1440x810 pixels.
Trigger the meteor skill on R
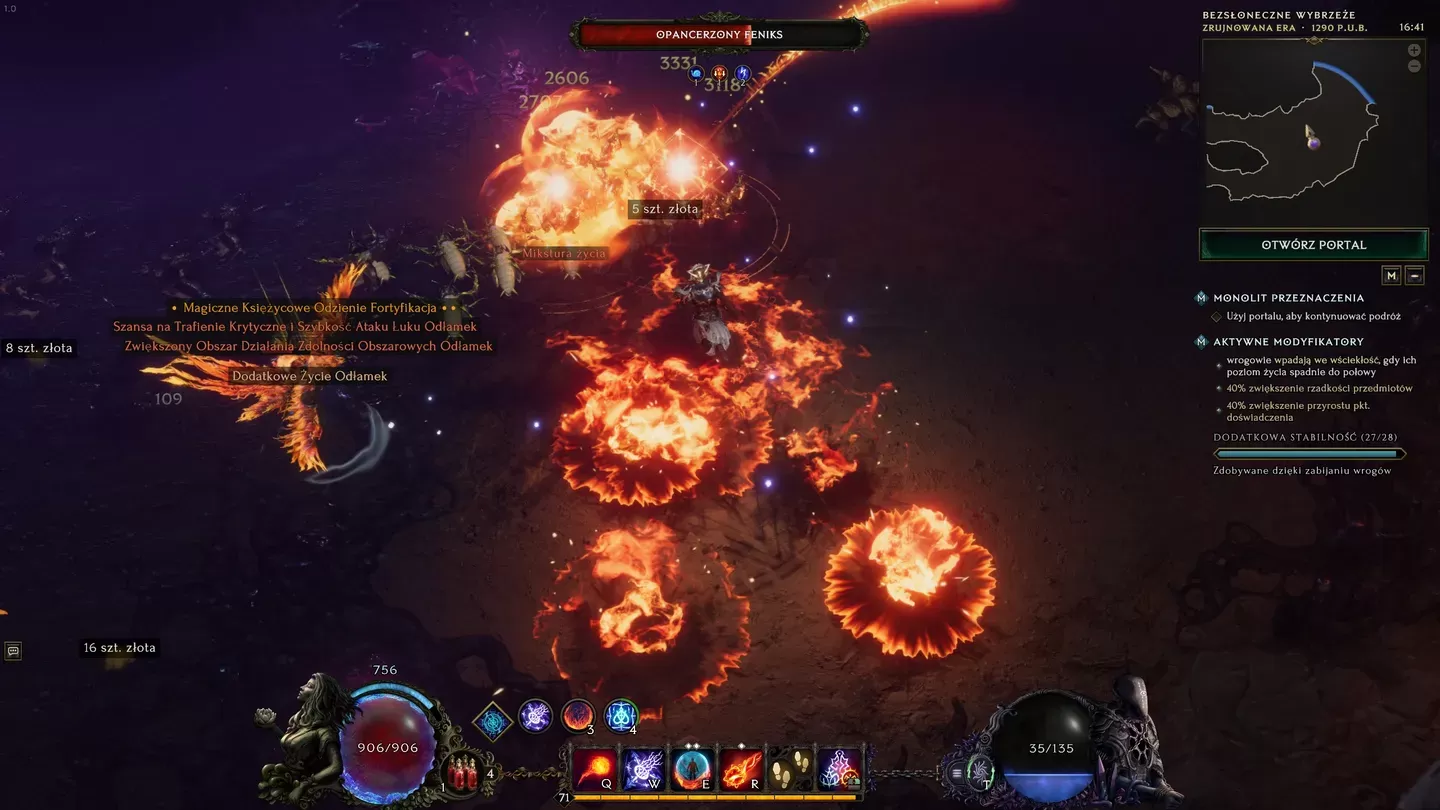coord(742,769)
